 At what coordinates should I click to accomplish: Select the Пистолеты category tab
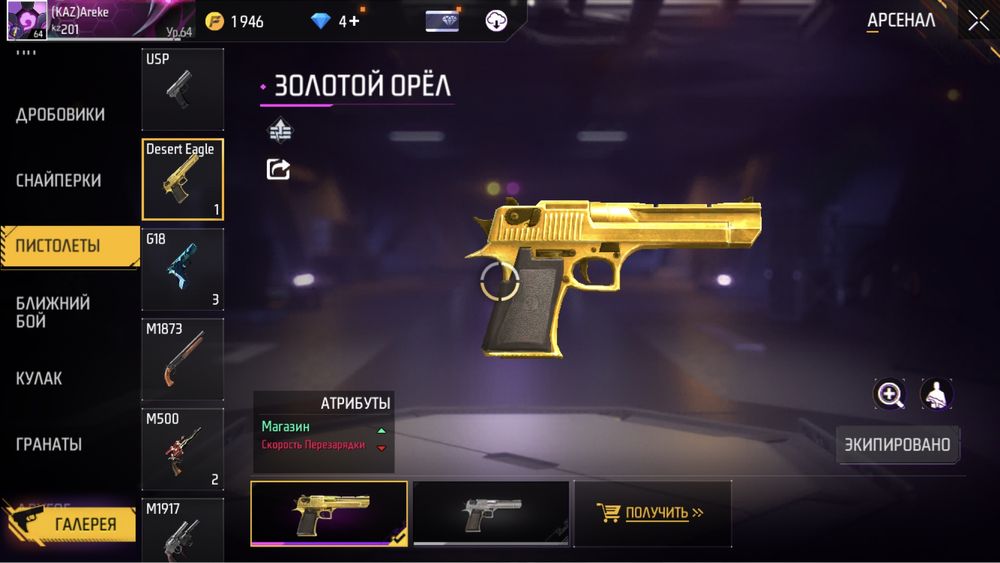(58, 246)
